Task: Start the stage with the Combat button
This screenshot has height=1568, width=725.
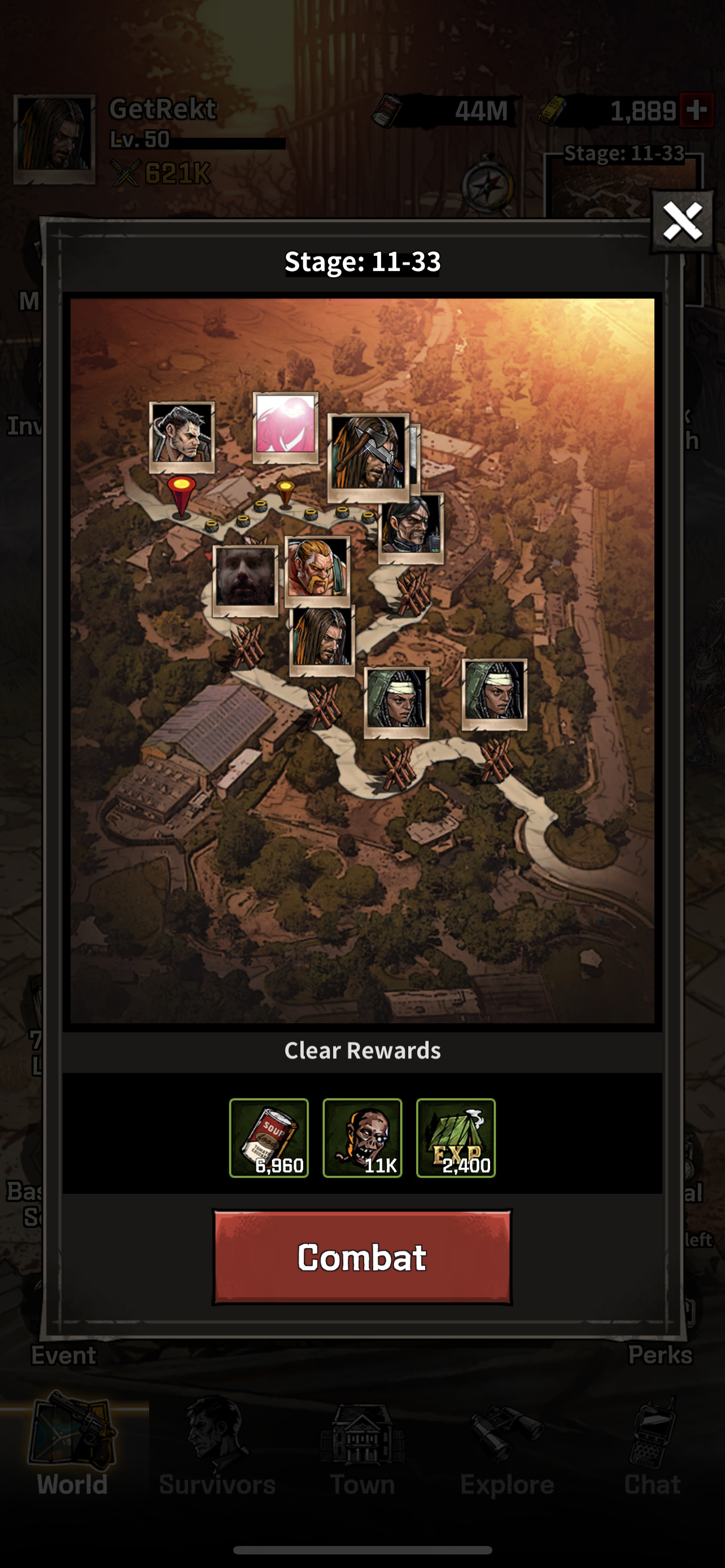Action: pyautogui.click(x=361, y=1257)
